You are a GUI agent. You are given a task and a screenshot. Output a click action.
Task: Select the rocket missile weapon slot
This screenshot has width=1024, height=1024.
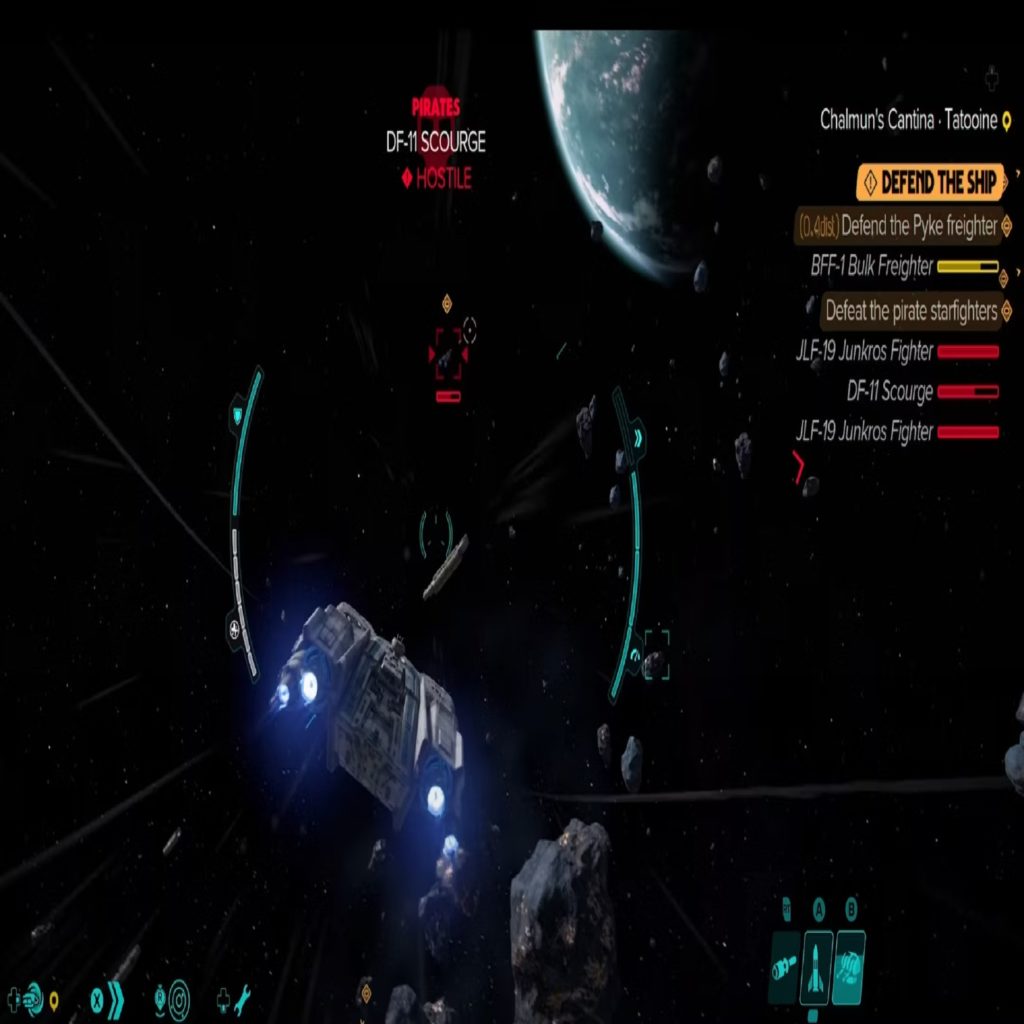[818, 966]
